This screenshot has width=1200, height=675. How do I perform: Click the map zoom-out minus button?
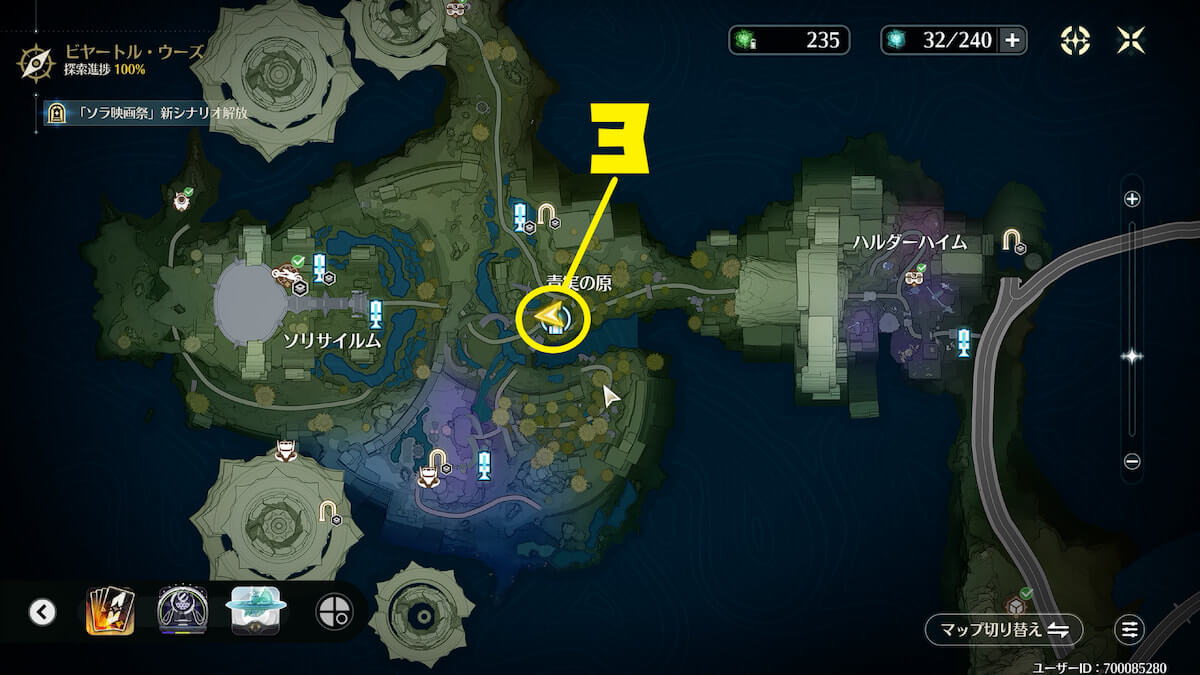pos(1132,462)
